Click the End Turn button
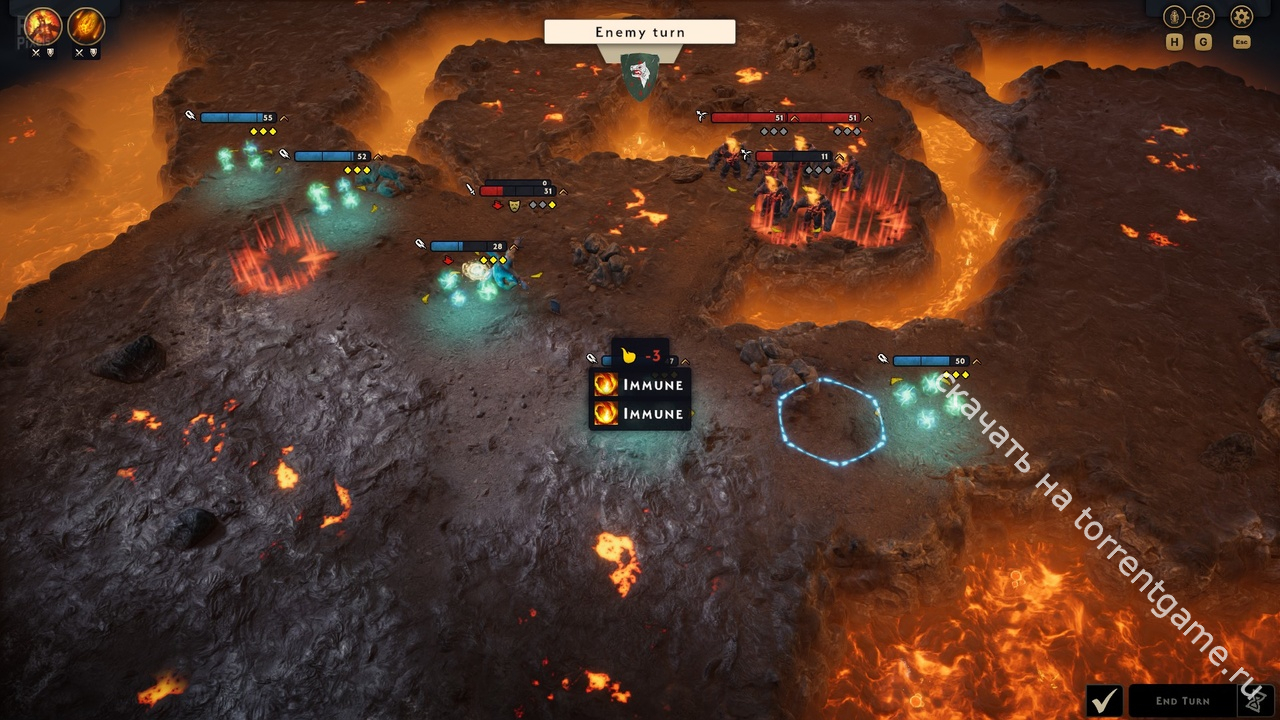The height and width of the screenshot is (720, 1280). click(1182, 701)
